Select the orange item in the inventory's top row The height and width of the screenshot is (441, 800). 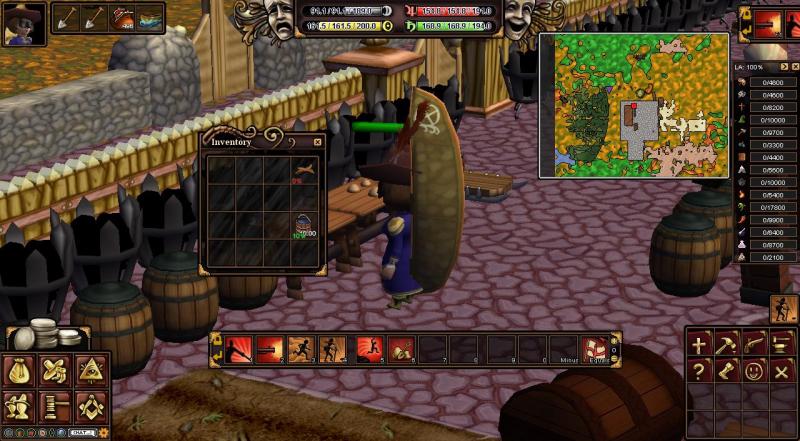[x=301, y=172]
